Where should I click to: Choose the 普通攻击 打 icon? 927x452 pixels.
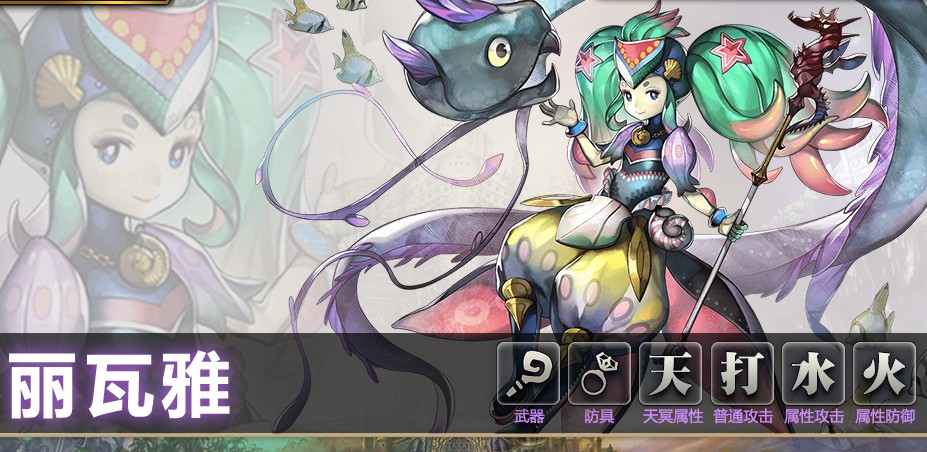741,374
